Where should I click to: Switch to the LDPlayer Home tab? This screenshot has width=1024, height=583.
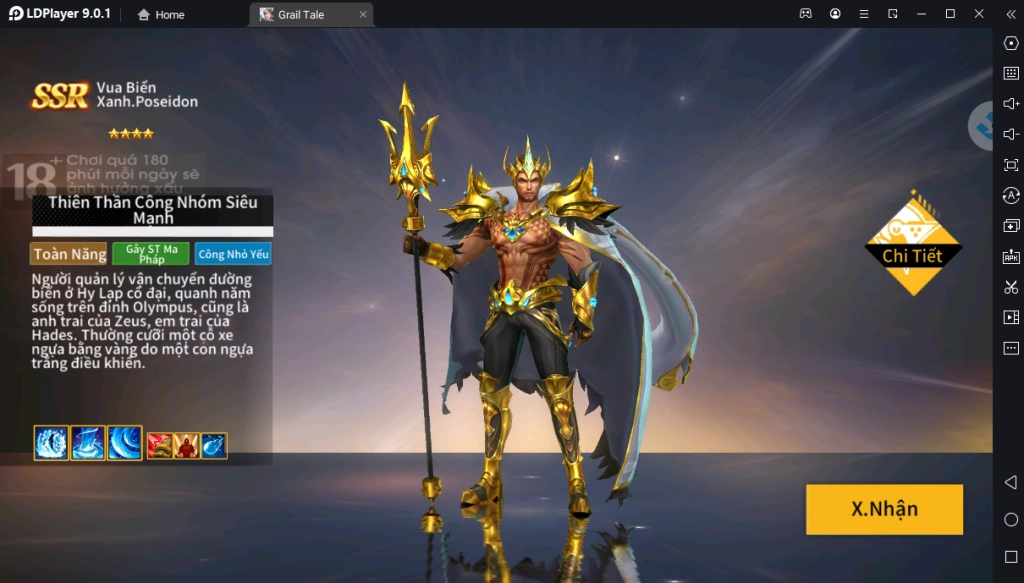tap(161, 15)
